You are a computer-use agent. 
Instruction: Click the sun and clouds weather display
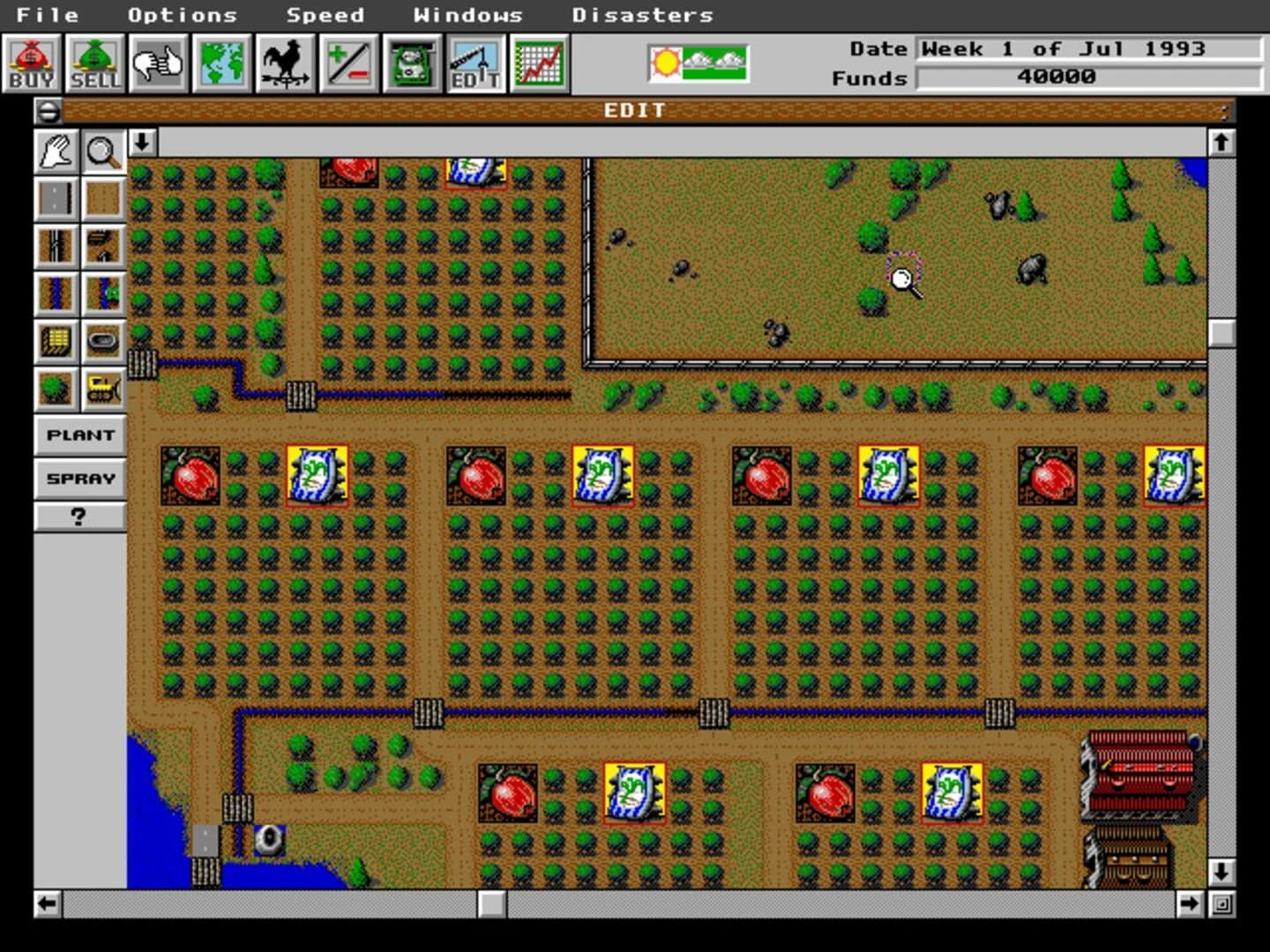696,62
